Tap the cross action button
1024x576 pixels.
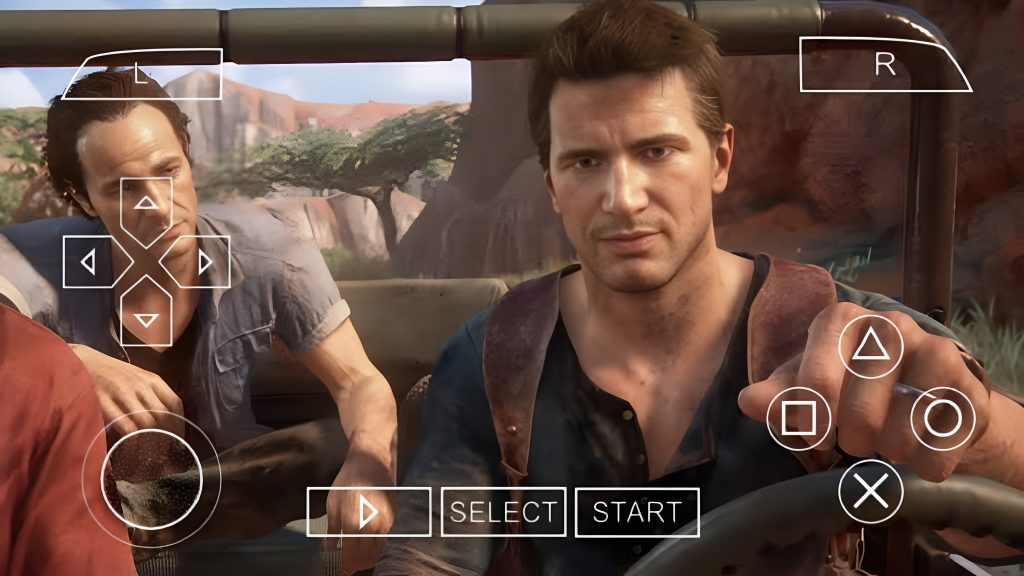click(870, 491)
